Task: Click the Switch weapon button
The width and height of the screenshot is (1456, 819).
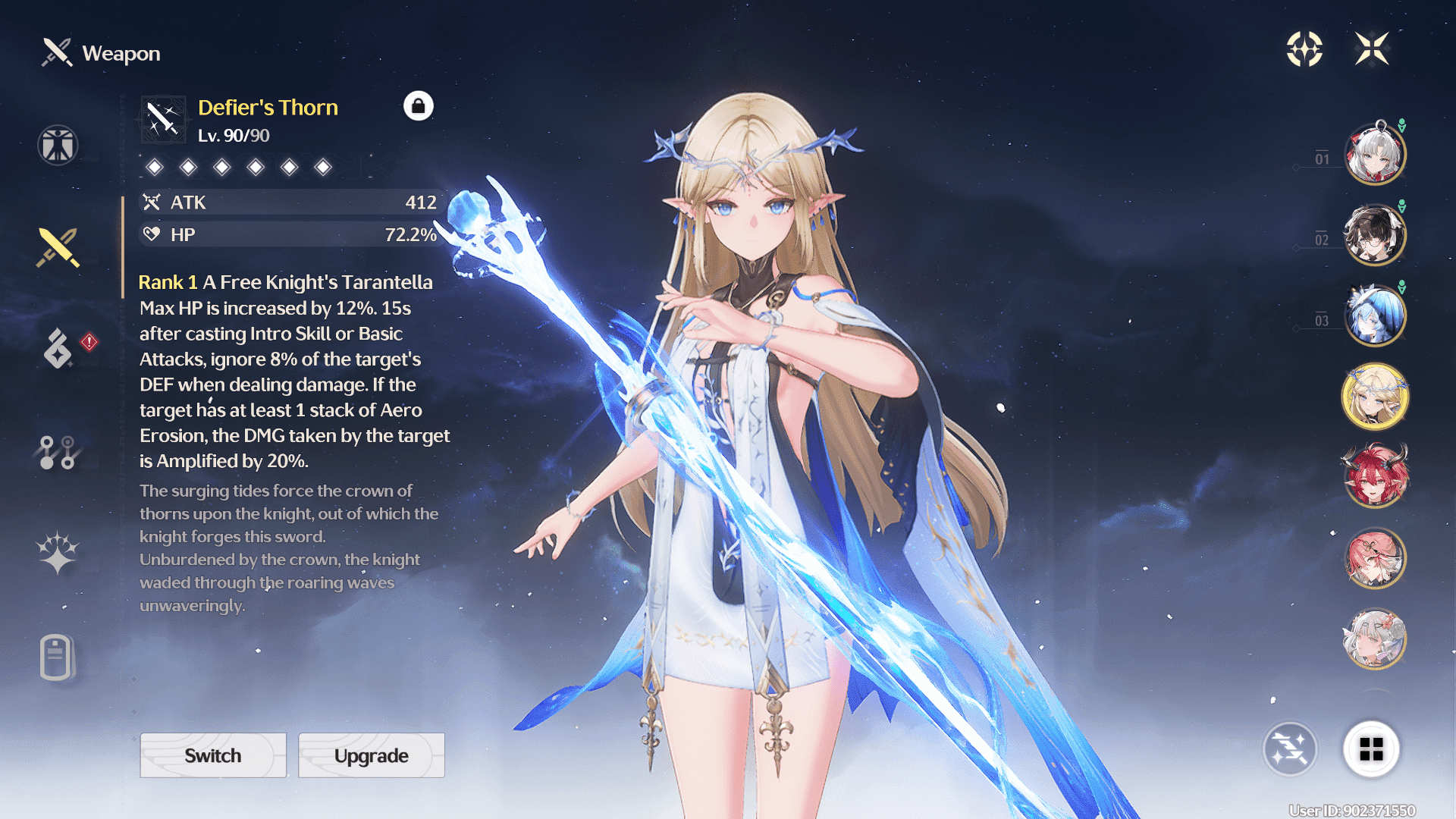Action: coord(213,755)
